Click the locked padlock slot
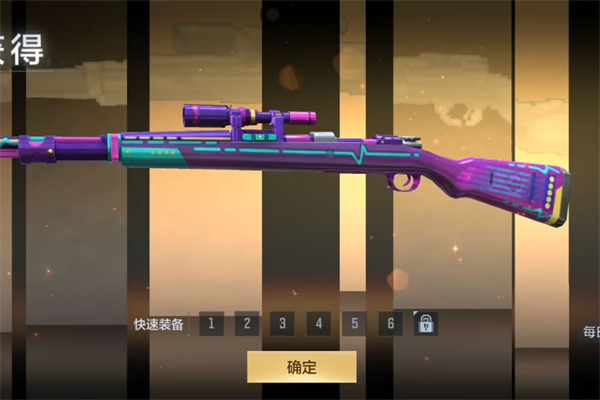This screenshot has height=400, width=600. click(426, 323)
